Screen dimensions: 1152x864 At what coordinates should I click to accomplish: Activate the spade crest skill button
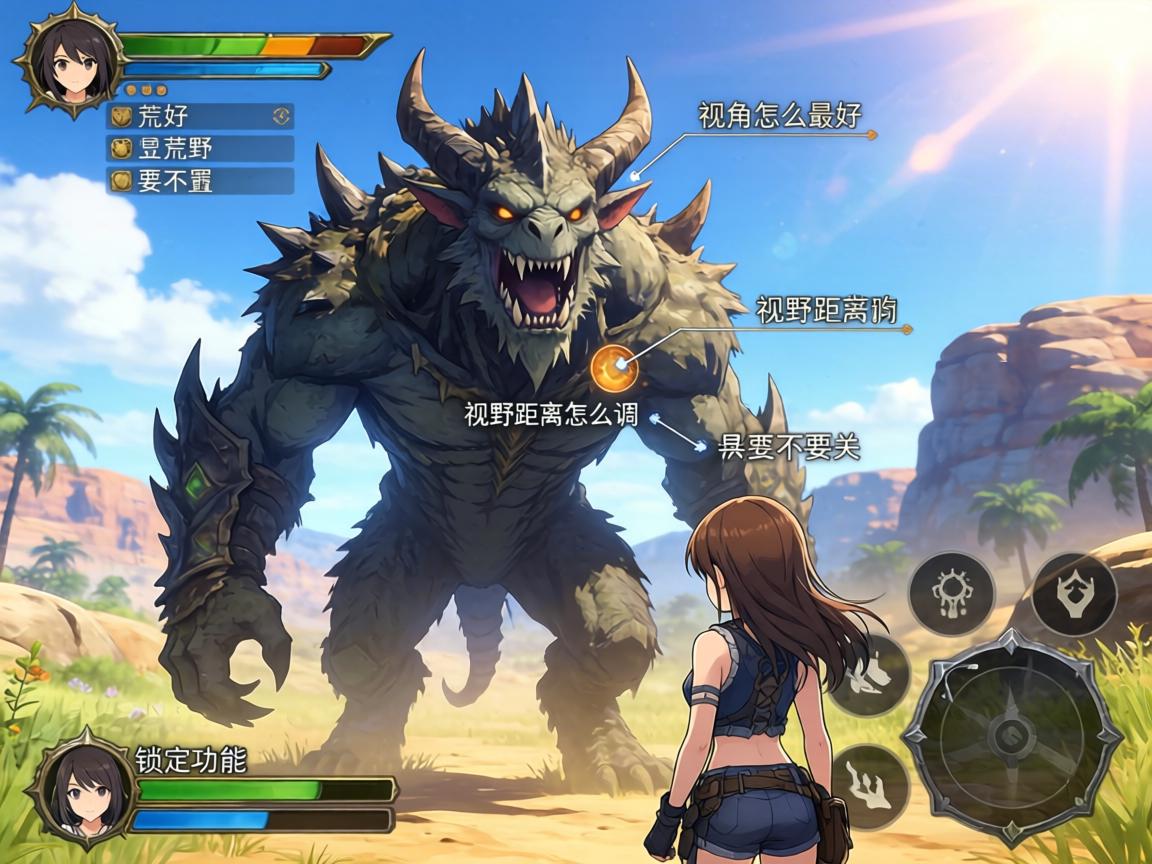(x=1073, y=593)
